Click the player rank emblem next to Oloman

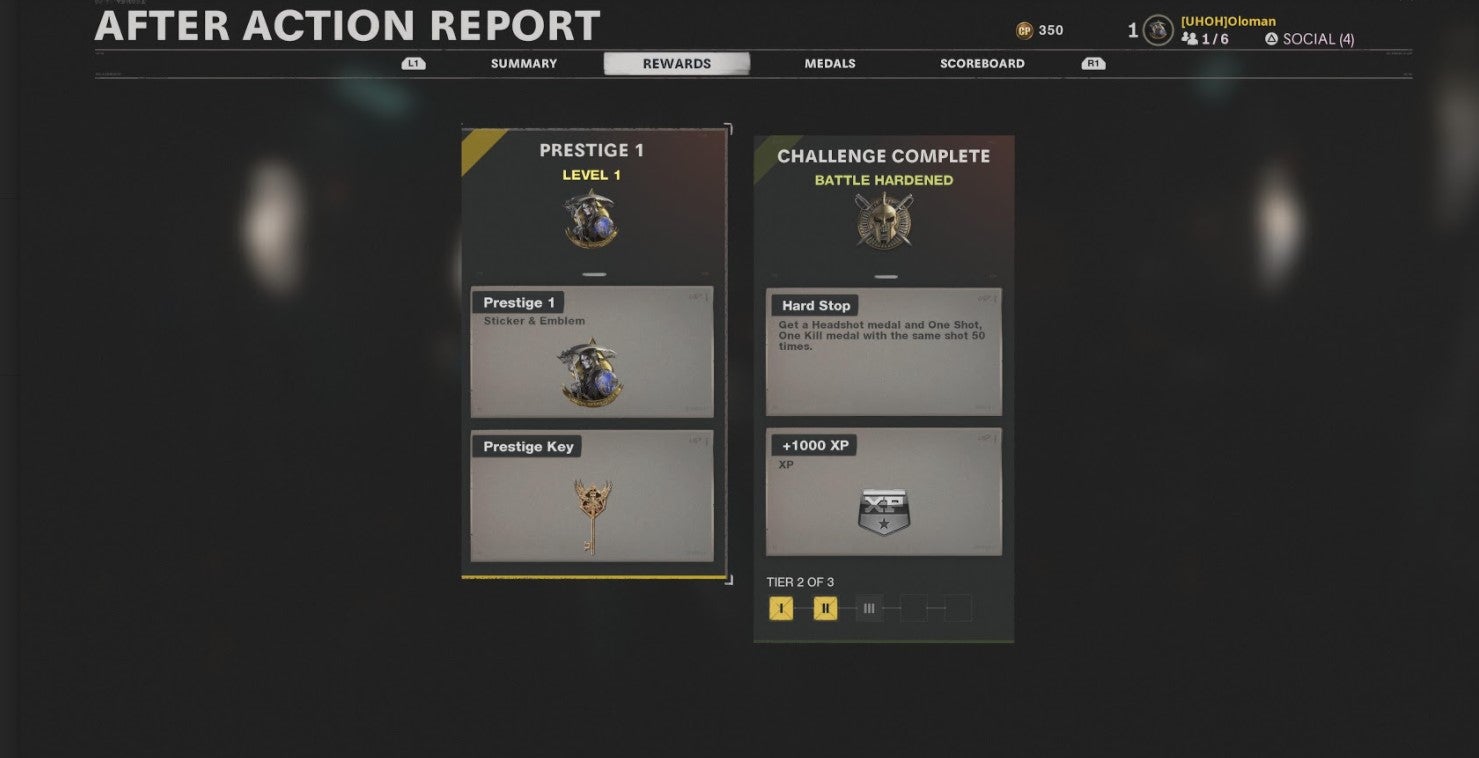1157,30
